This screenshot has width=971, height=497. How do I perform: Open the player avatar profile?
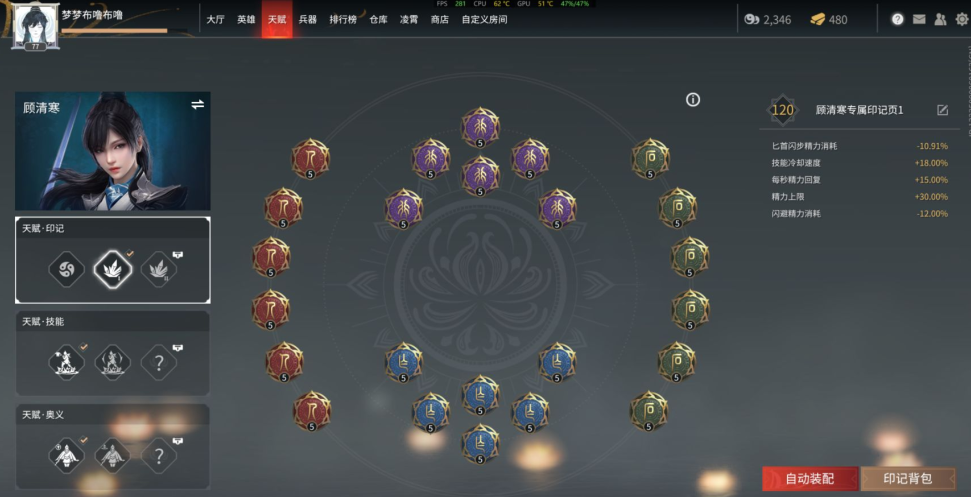[30, 24]
